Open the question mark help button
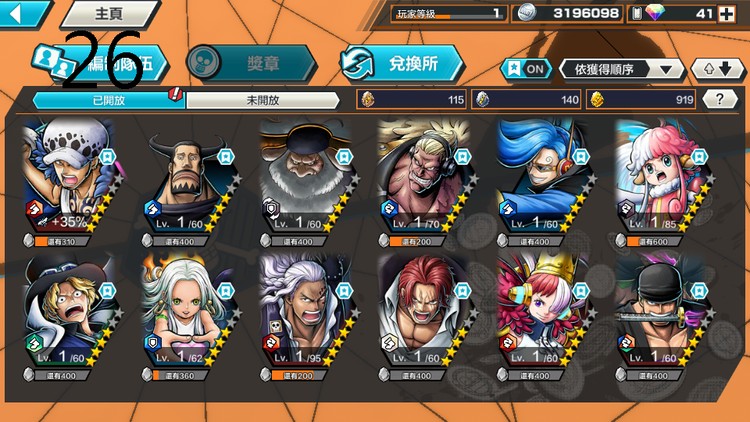The width and height of the screenshot is (750, 422). click(720, 99)
